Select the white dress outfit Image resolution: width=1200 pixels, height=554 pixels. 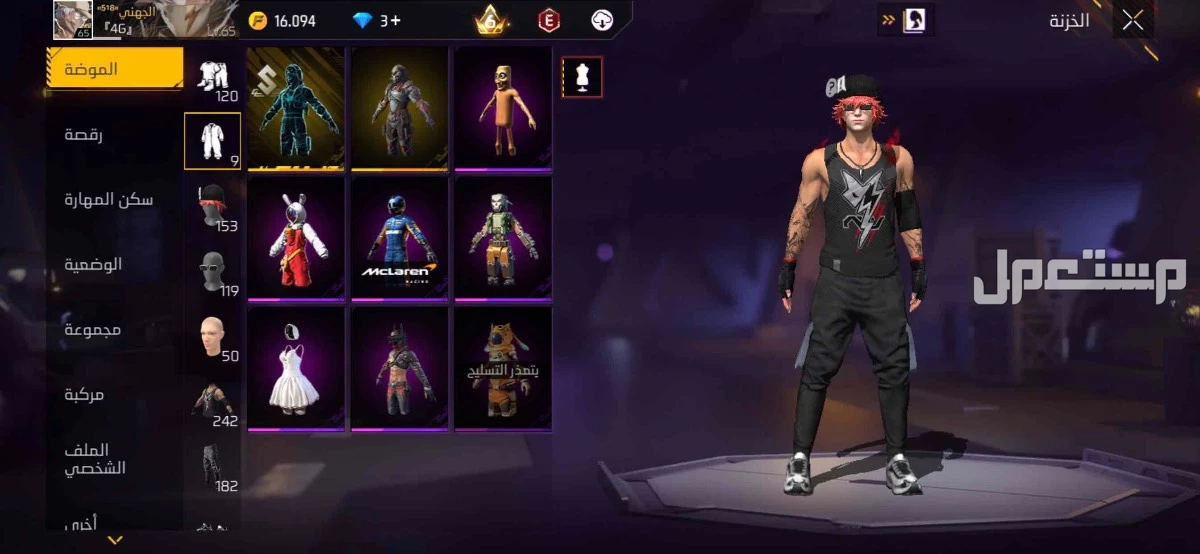296,368
